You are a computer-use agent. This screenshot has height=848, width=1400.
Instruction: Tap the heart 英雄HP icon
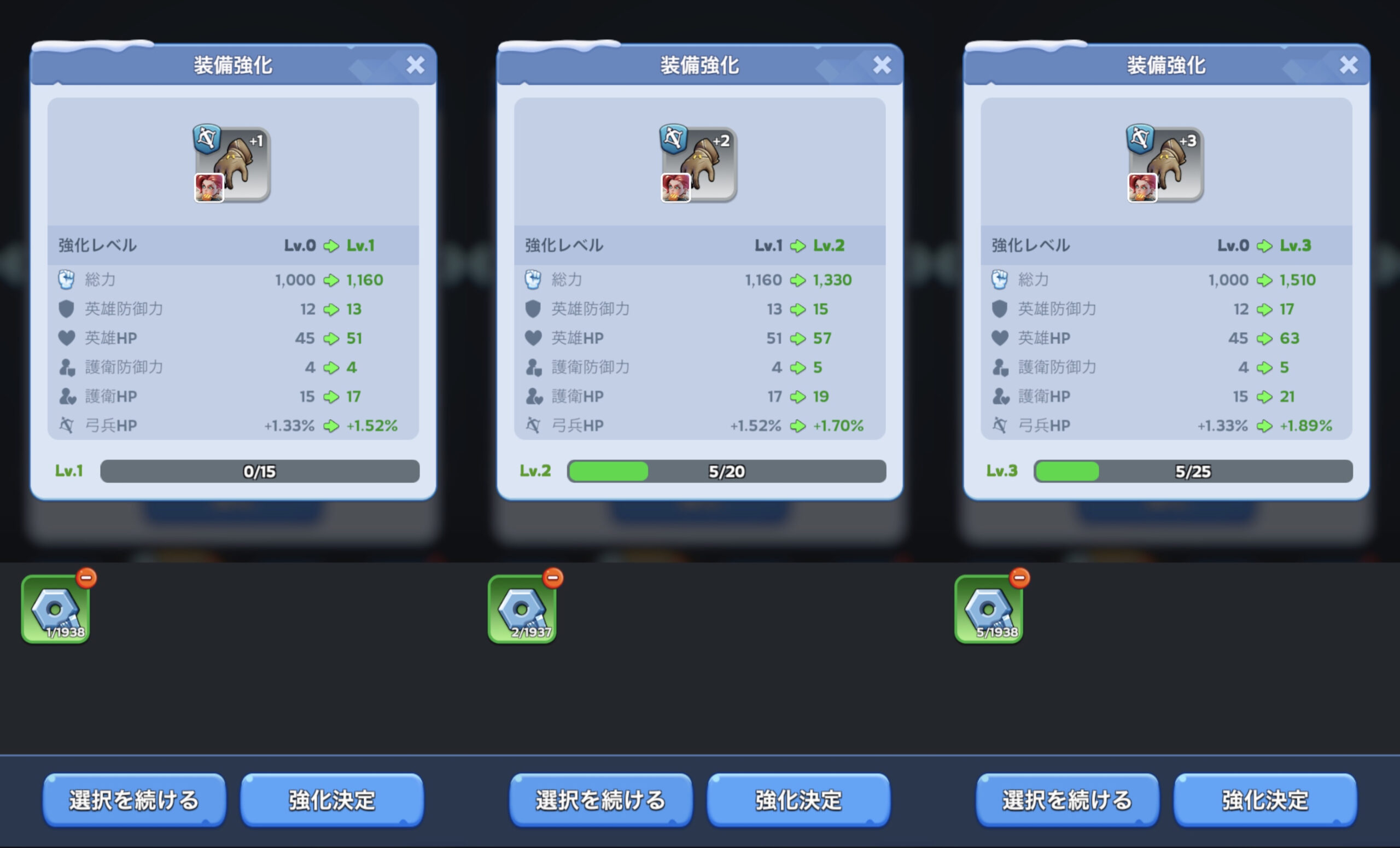coord(67,338)
